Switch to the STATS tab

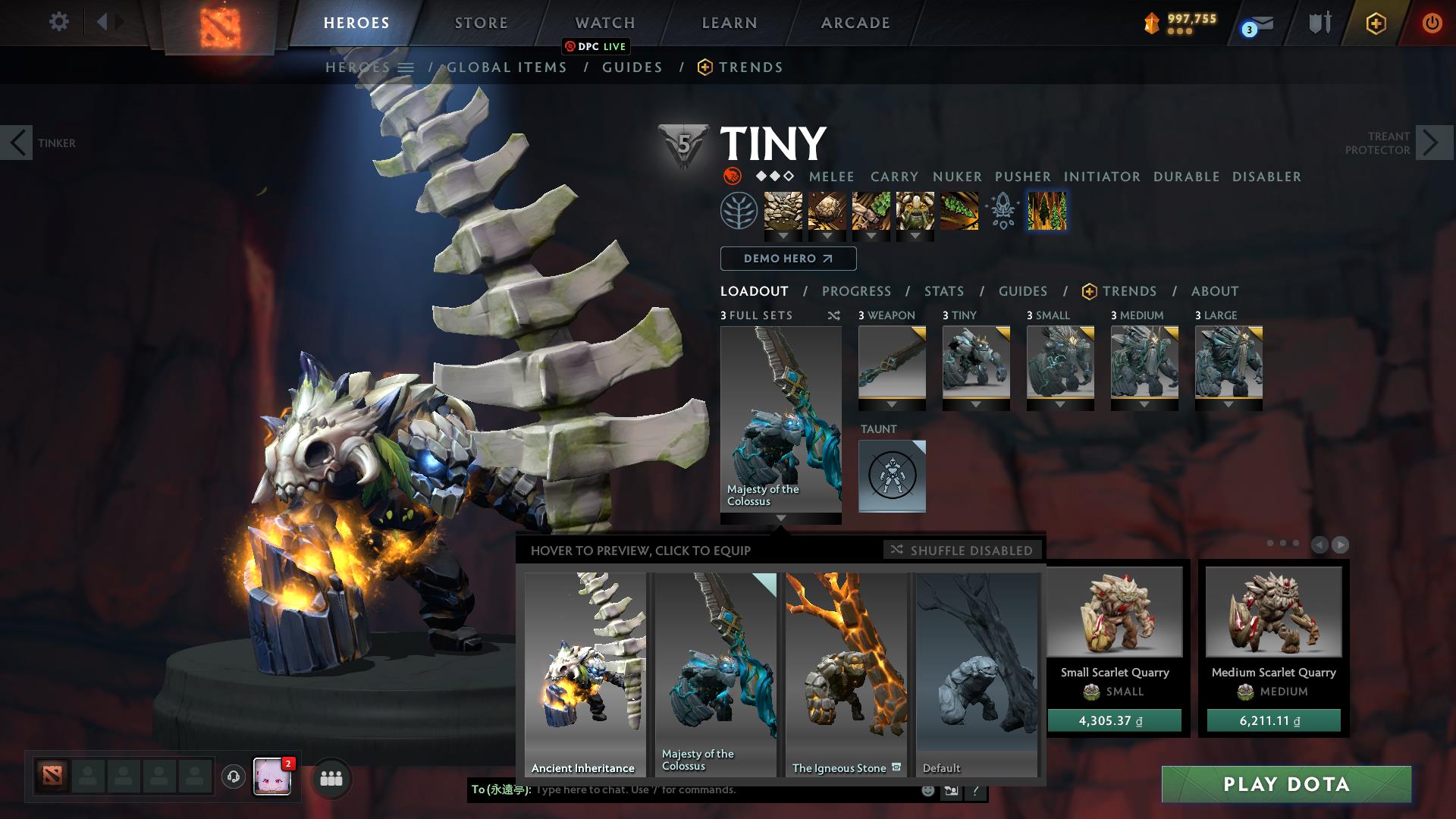943,291
